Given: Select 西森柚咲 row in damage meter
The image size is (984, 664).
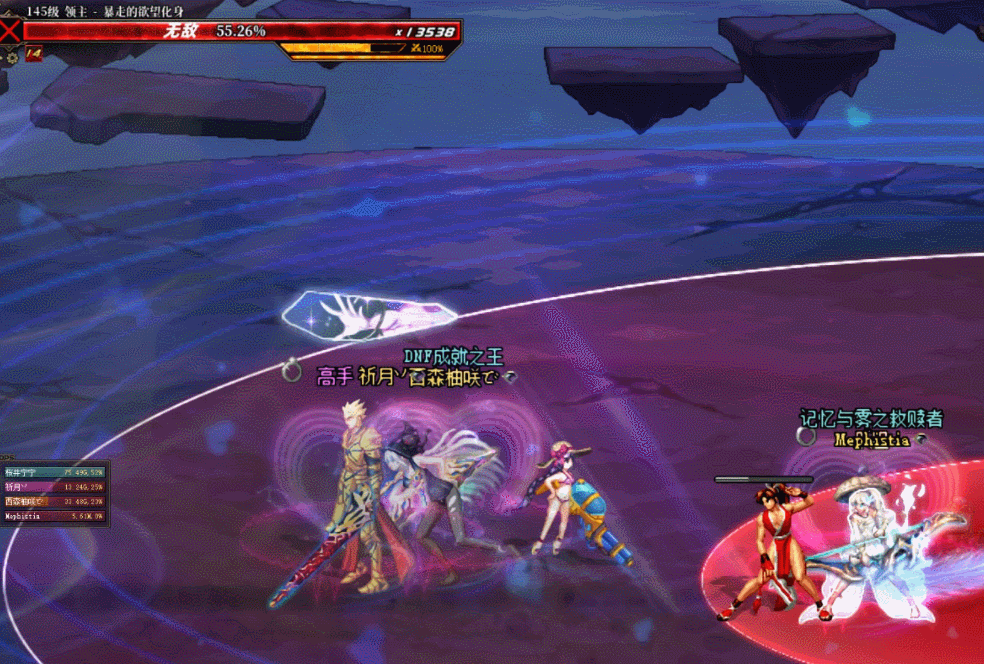Looking at the screenshot, I should click(54, 501).
